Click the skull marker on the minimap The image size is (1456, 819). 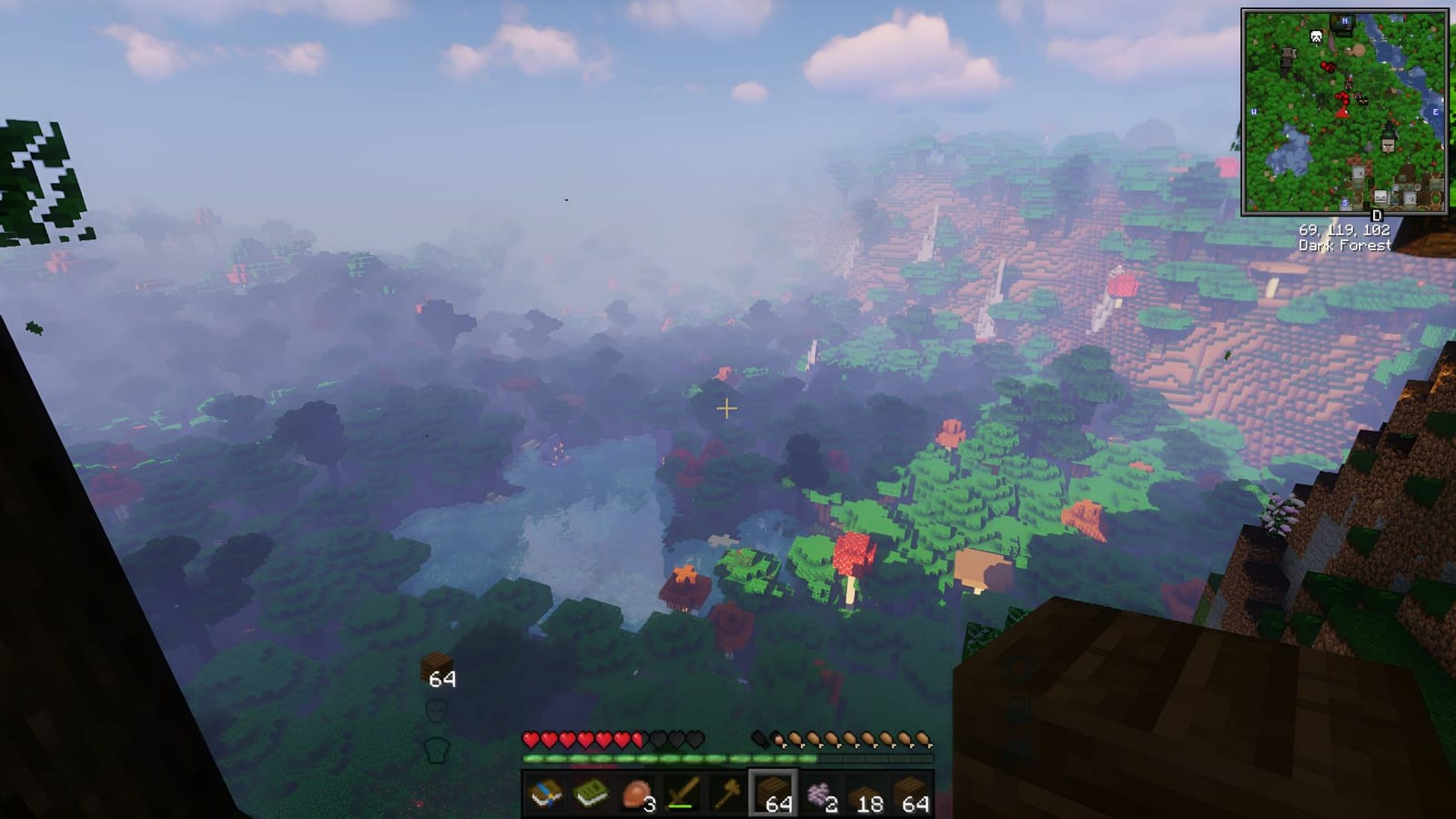(1317, 36)
